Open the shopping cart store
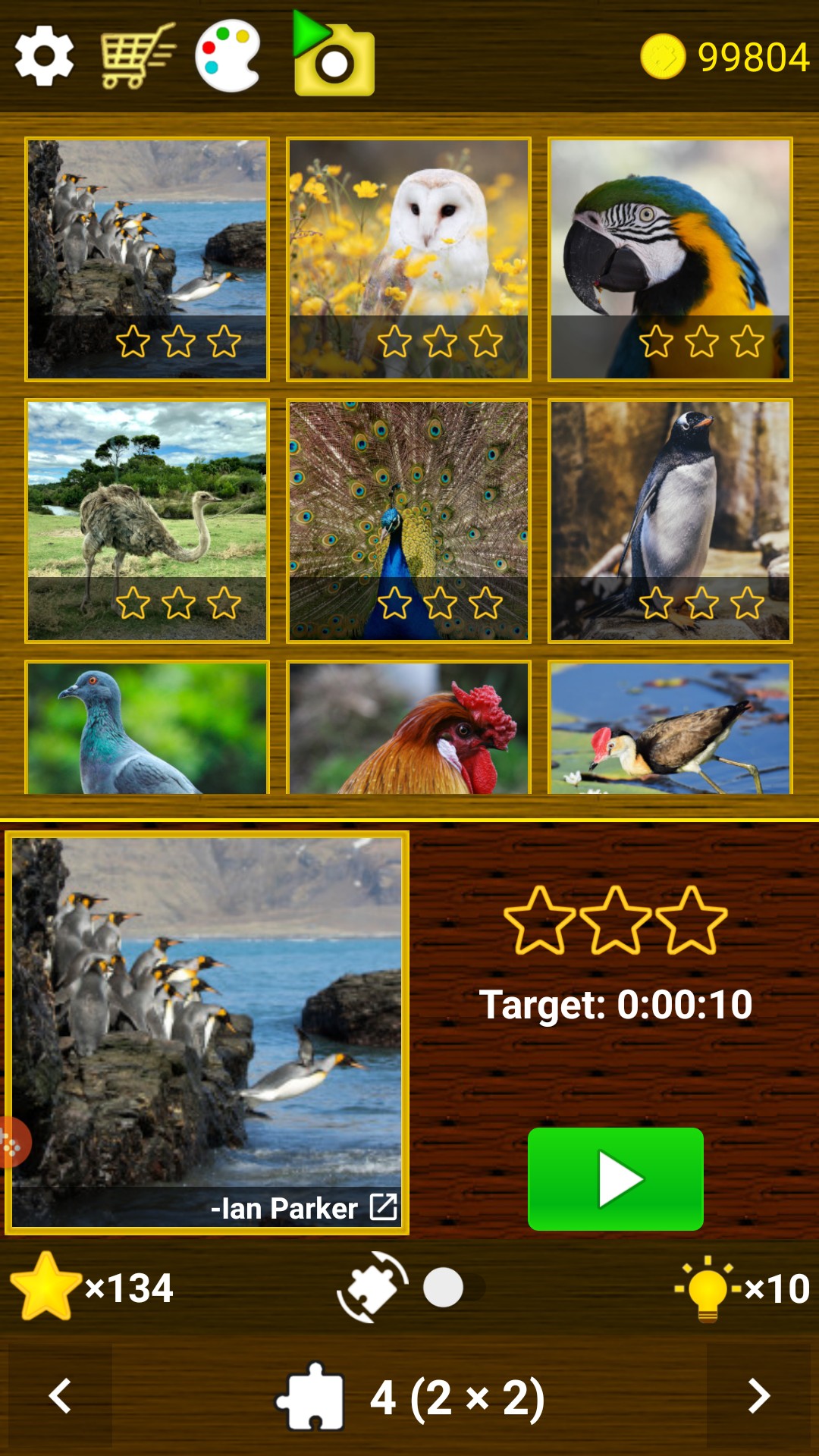819x1456 pixels. (x=136, y=56)
